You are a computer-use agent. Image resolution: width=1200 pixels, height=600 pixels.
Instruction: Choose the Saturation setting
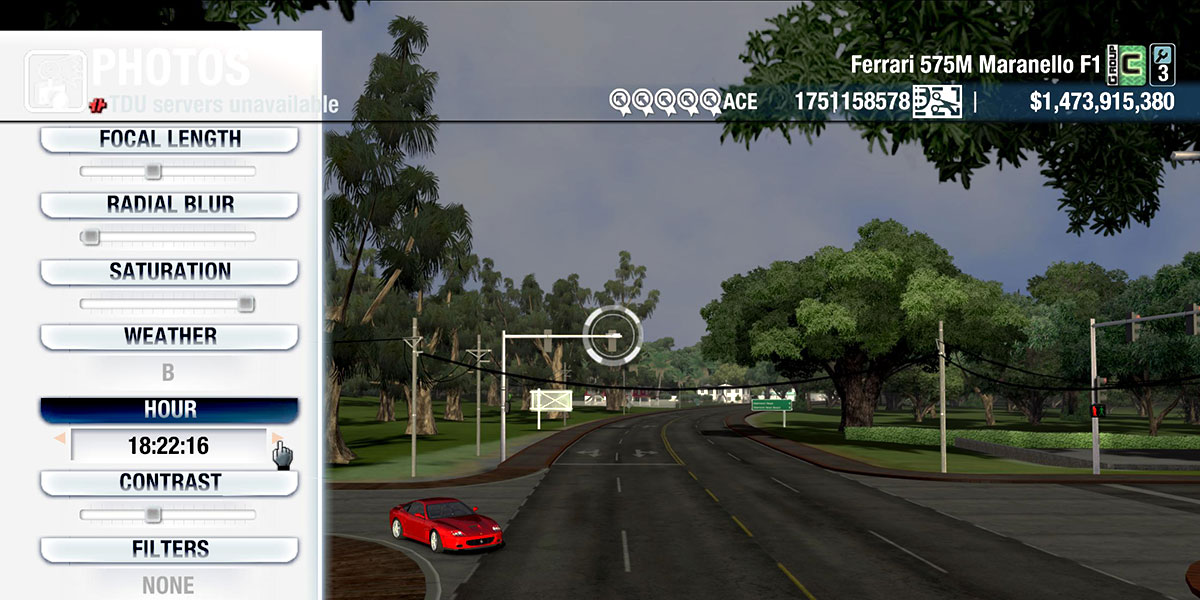(x=169, y=271)
